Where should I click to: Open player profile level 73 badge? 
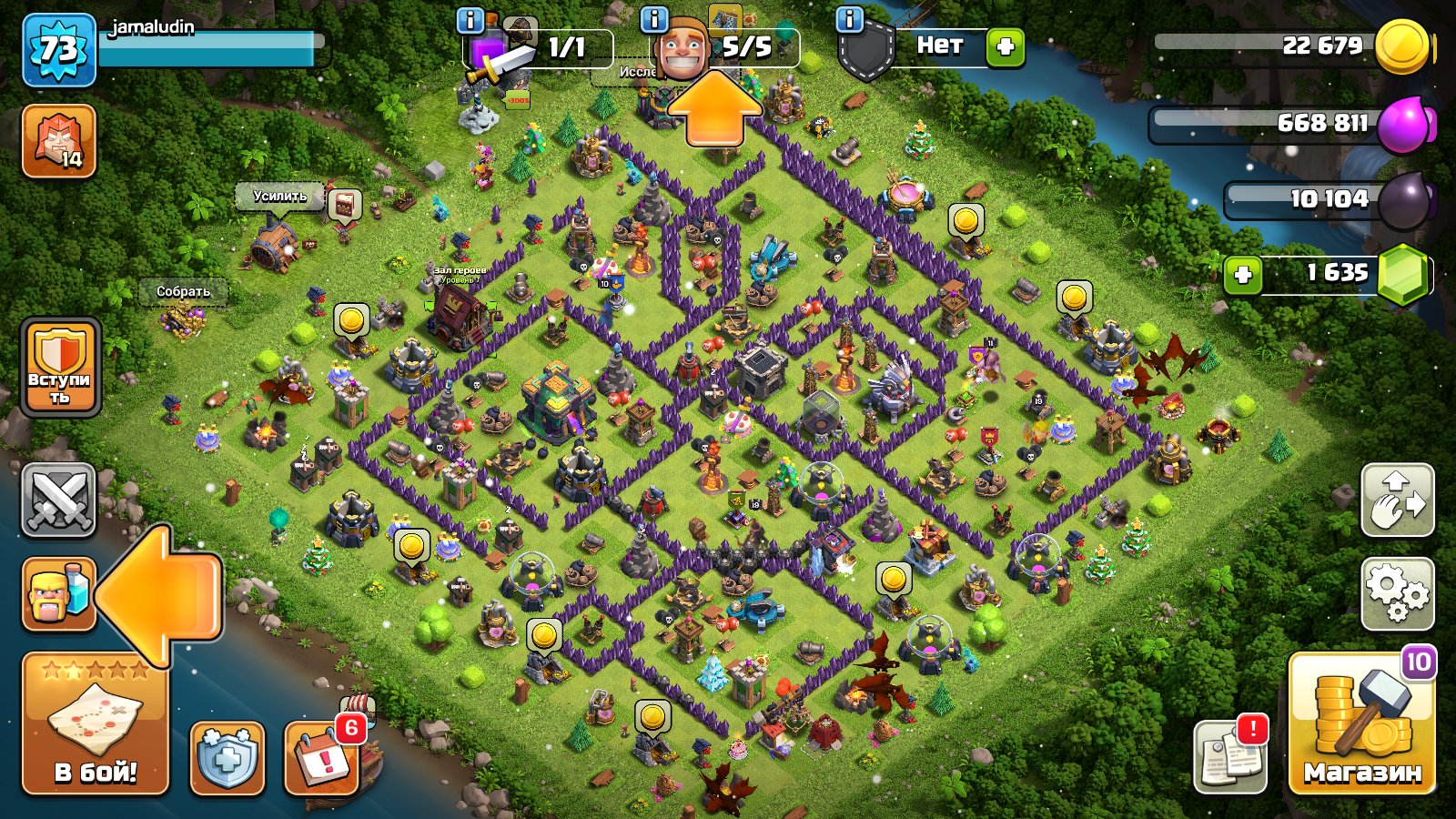[58, 50]
